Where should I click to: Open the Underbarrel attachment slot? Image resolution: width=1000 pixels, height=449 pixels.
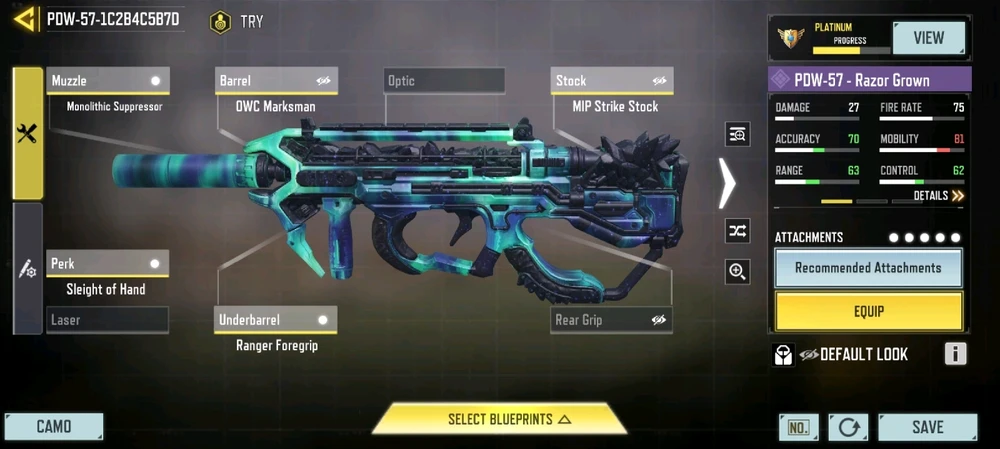pos(277,320)
